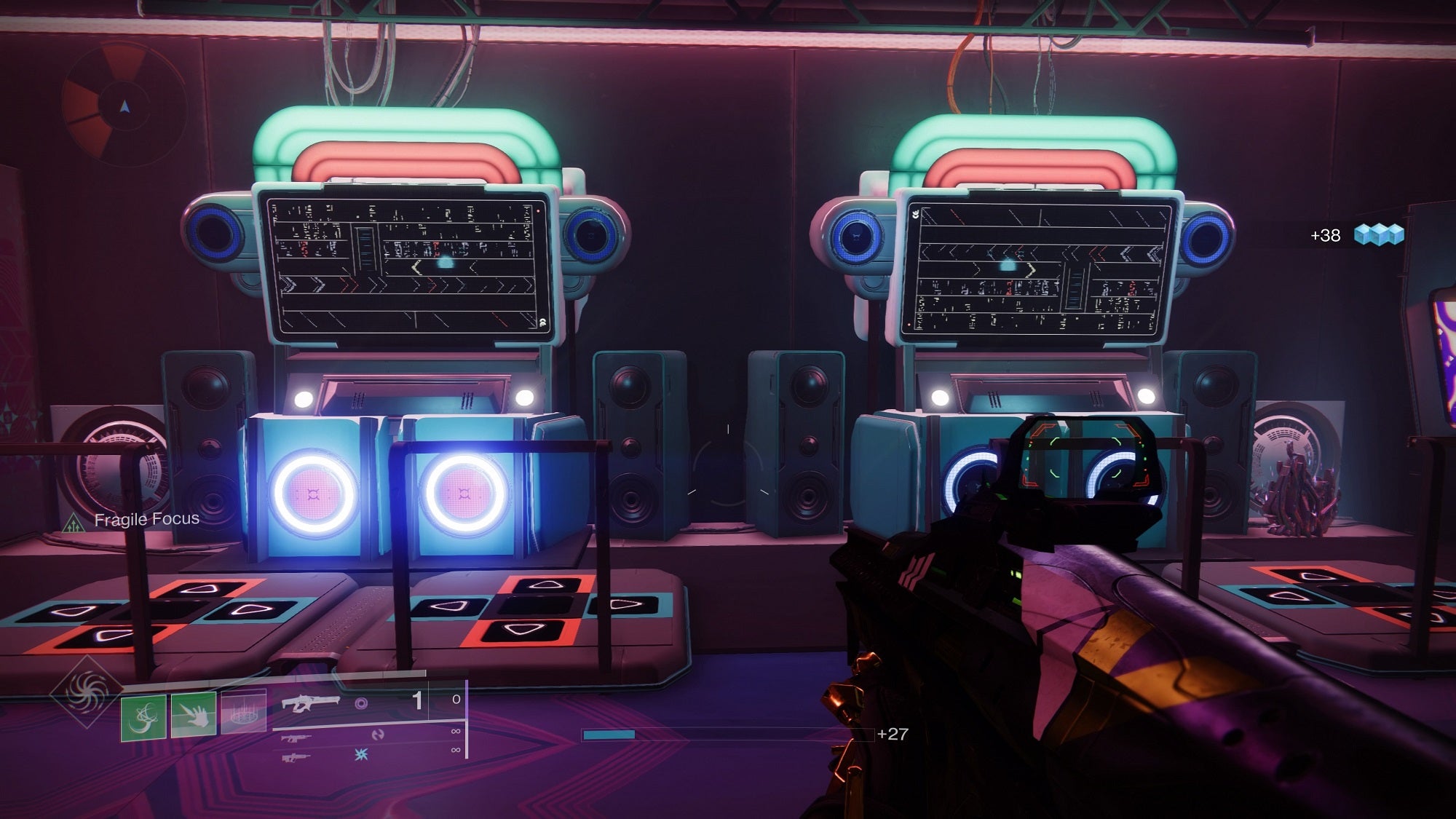Select the sidearm secondary weapon icon
The height and width of the screenshot is (819, 1456).
click(296, 739)
